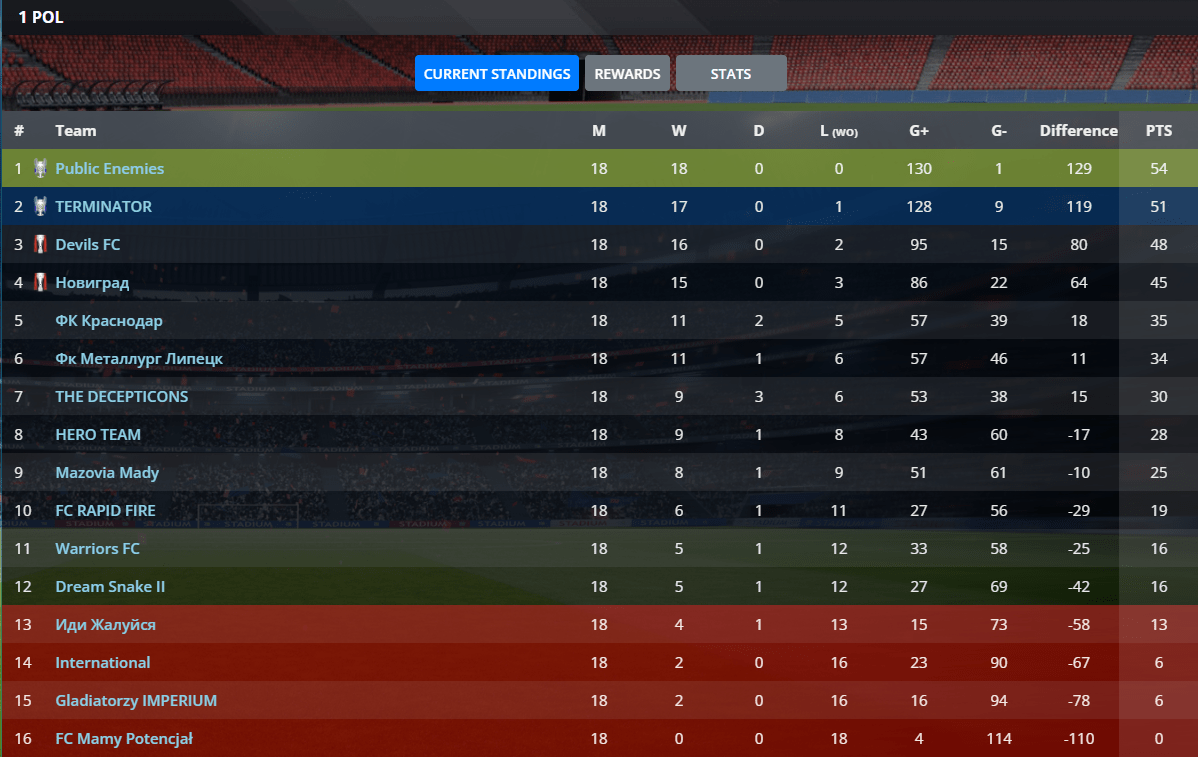Open the Public Enemies team page
Image resolution: width=1198 pixels, height=757 pixels.
[x=109, y=169]
